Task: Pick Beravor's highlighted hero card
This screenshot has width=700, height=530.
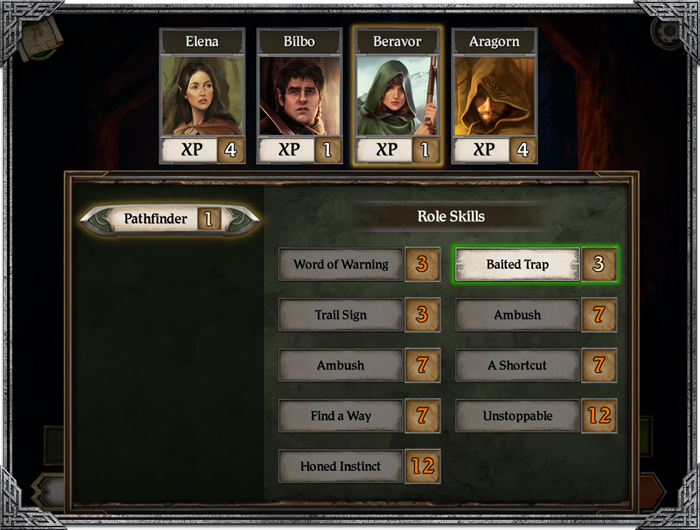Action: coord(397,96)
